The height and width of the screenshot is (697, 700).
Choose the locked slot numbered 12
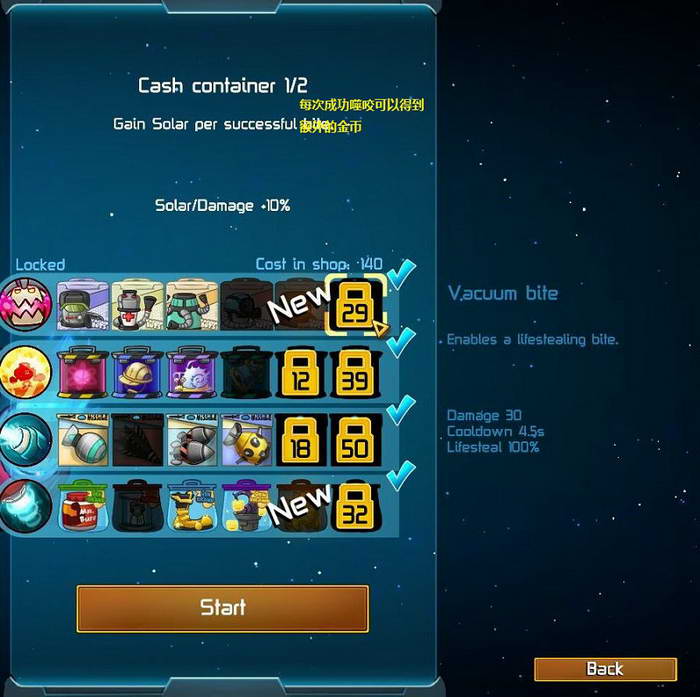point(301,372)
